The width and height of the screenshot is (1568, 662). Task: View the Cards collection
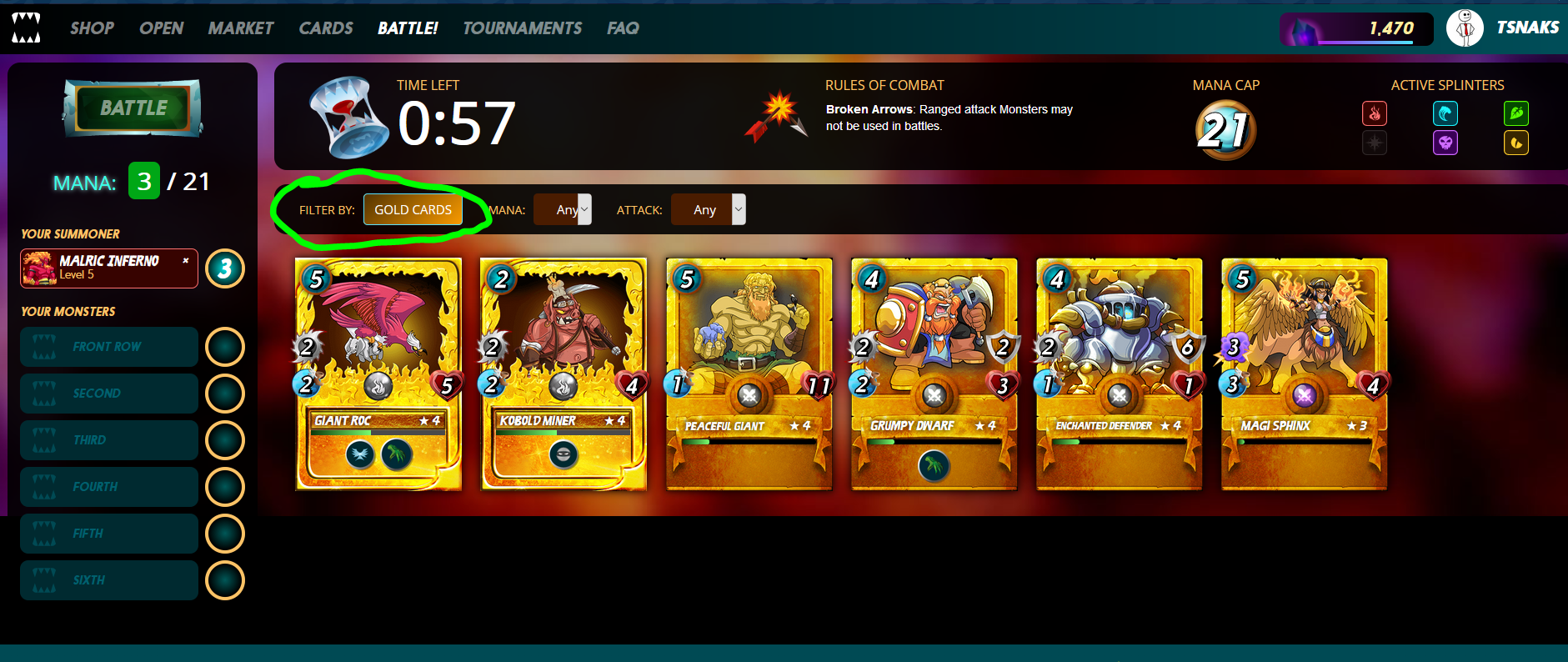coord(326,28)
